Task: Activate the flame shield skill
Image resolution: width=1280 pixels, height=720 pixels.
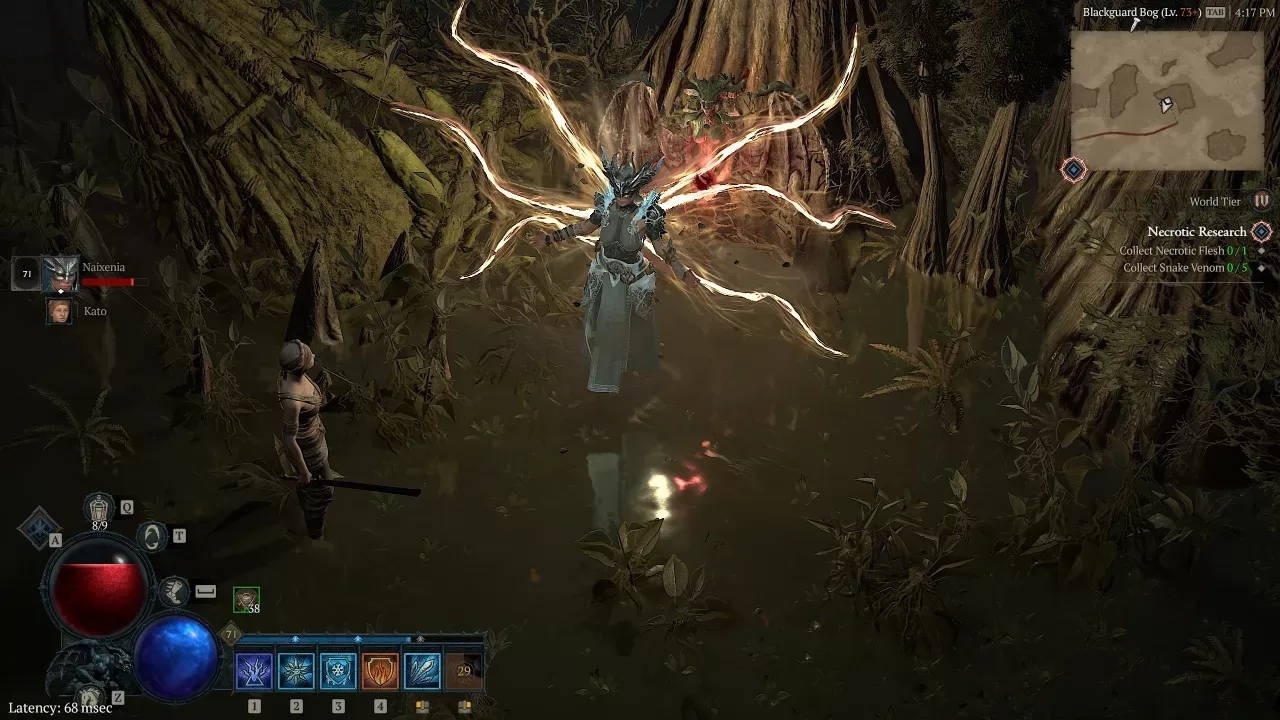Action: pyautogui.click(x=380, y=671)
